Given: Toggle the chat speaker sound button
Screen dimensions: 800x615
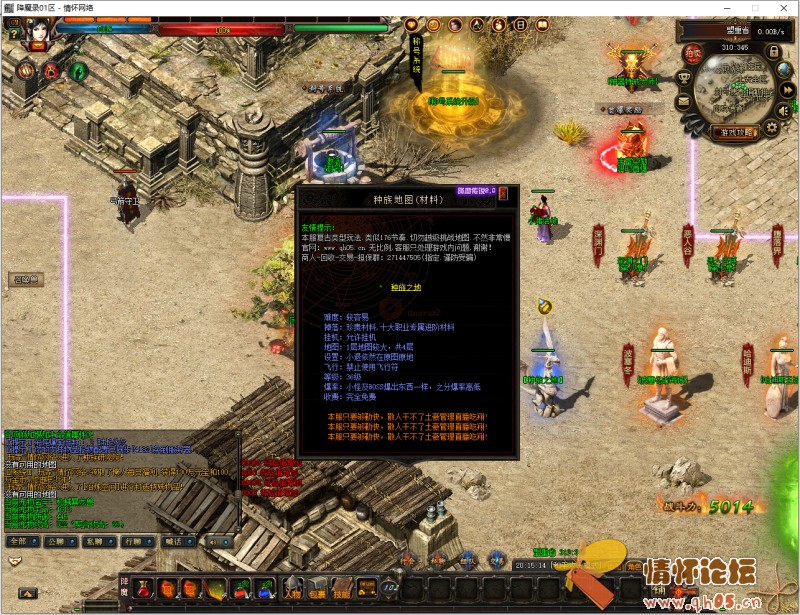Looking at the screenshot, I should (217, 540).
